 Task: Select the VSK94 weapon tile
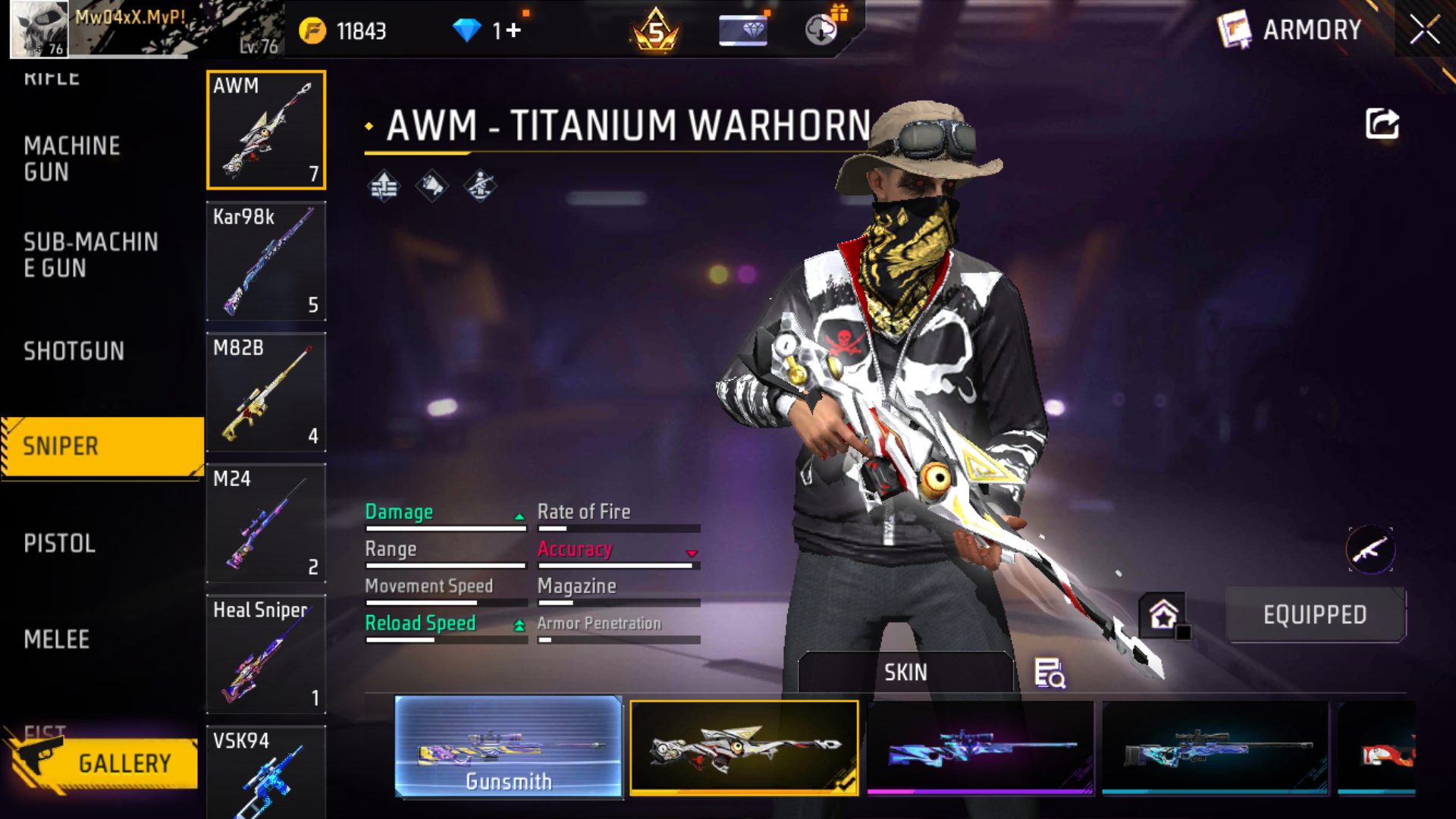266,772
